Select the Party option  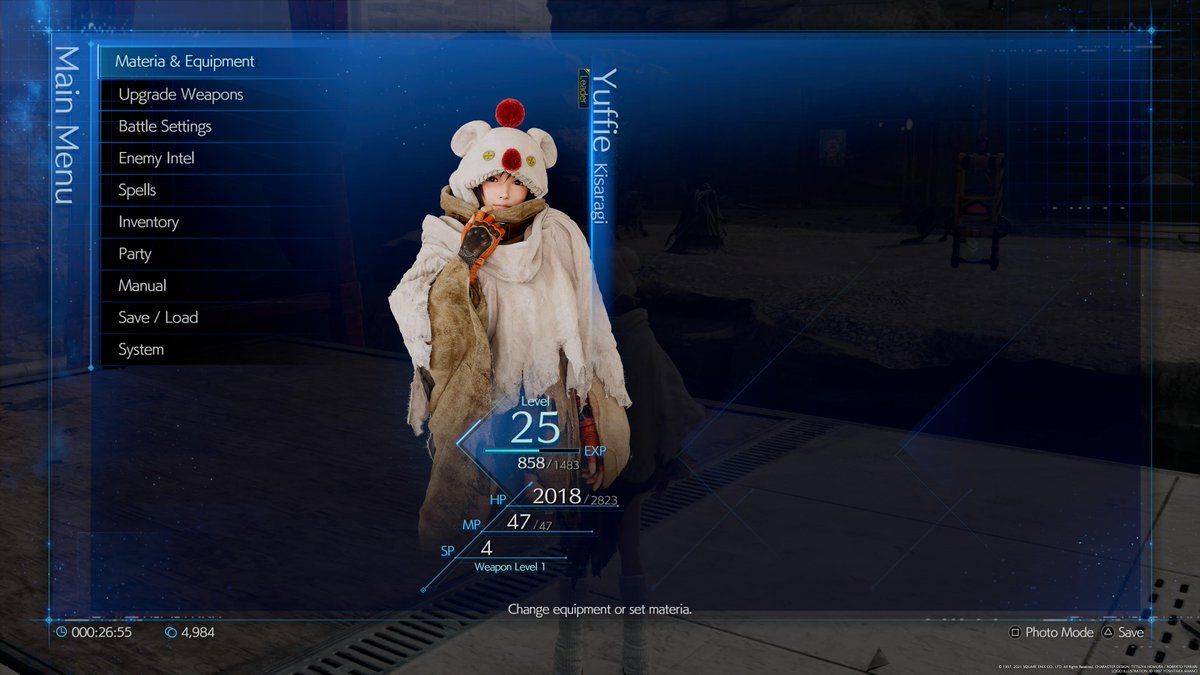tap(135, 254)
